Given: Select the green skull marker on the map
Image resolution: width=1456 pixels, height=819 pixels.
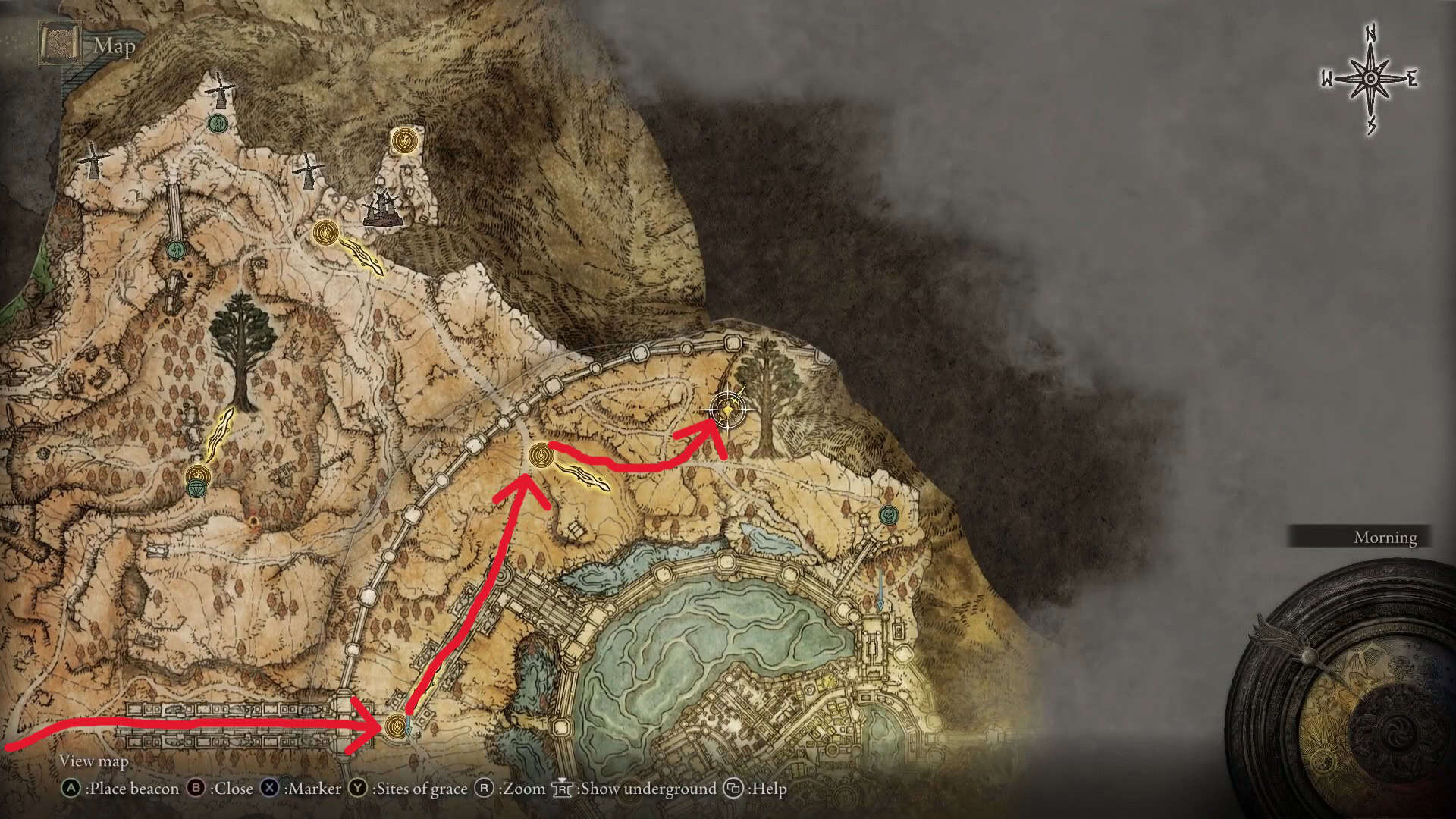Looking at the screenshot, I should [x=887, y=515].
